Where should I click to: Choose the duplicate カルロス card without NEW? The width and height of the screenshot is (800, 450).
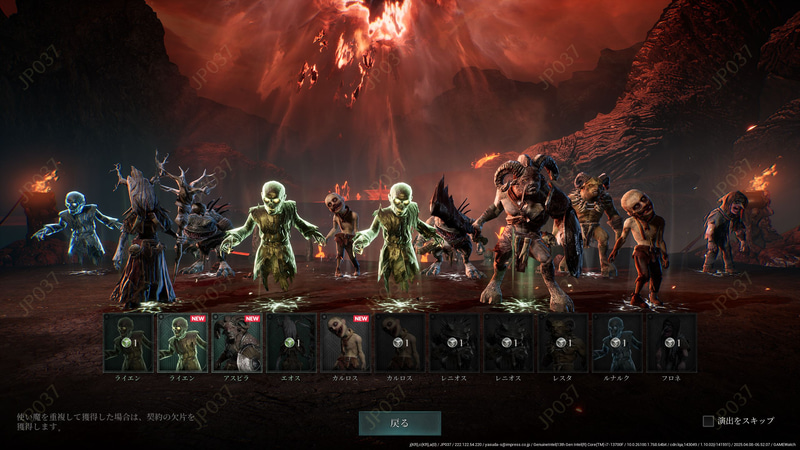[x=400, y=343]
